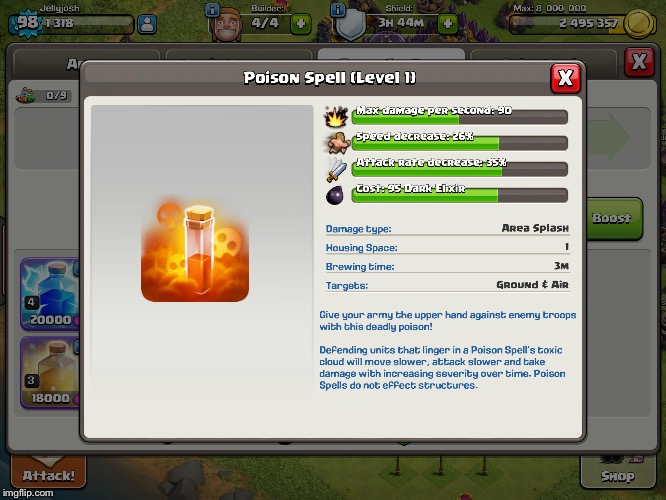
Task: Close the Poison Spell info popup
Action: point(565,78)
